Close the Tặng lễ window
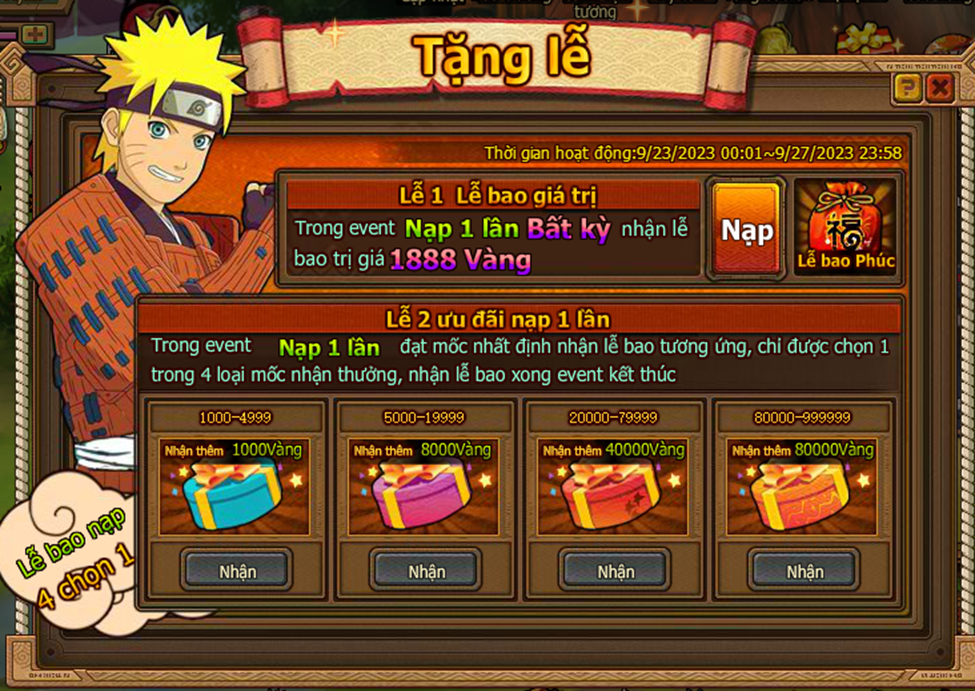Image resolution: width=975 pixels, height=691 pixels. point(939,89)
